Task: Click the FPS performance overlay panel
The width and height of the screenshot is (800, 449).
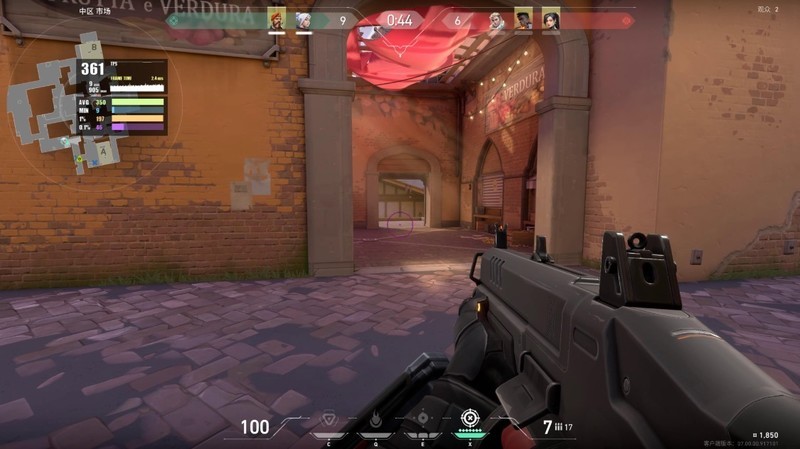Action: (122, 96)
